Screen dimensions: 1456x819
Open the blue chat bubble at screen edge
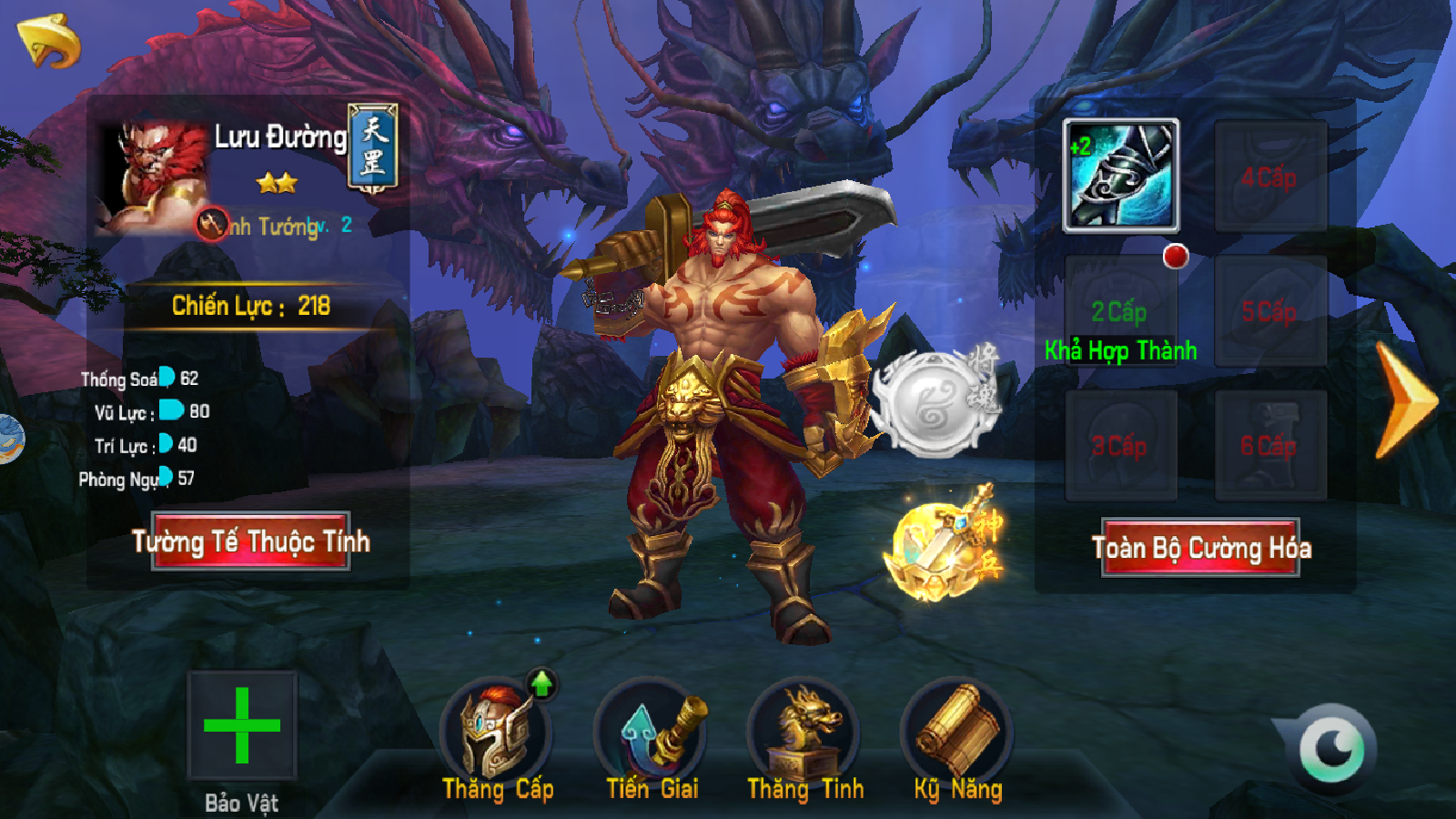pos(9,439)
